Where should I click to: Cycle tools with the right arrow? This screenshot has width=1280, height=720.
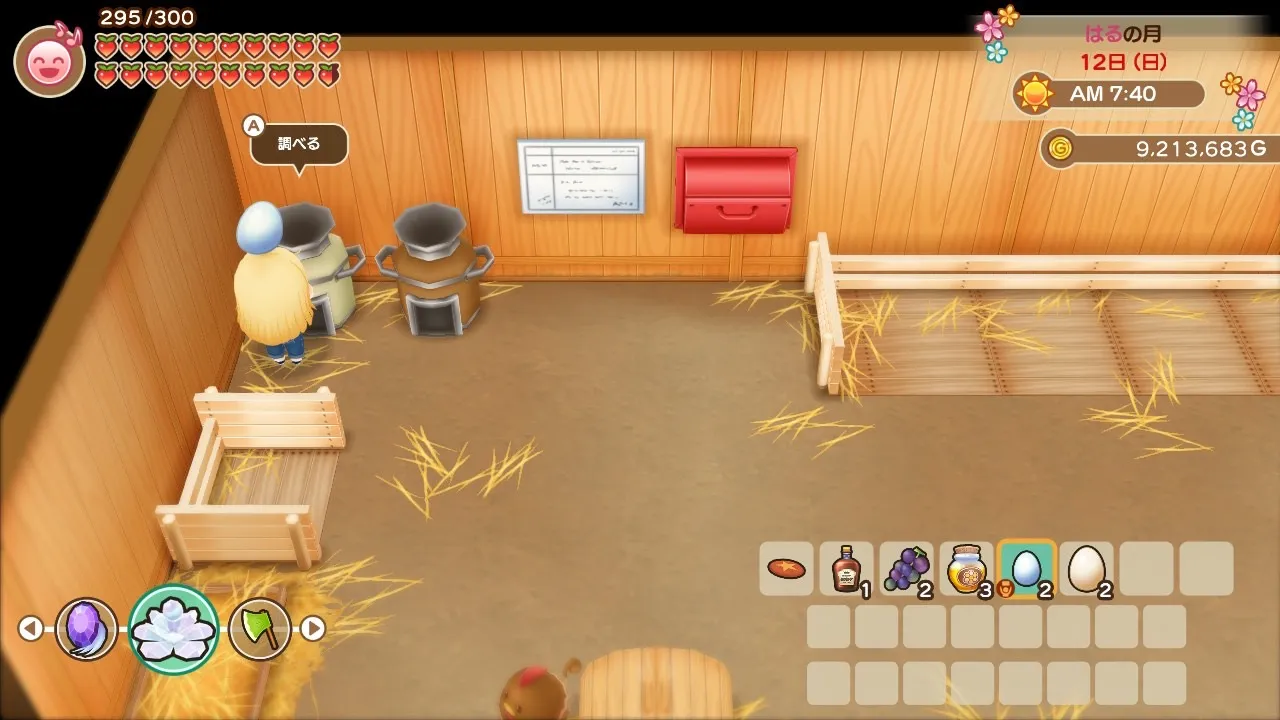[x=313, y=628]
